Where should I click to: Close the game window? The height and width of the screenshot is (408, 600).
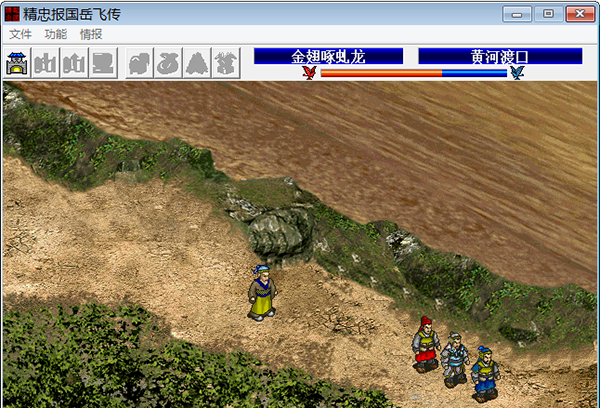(x=579, y=13)
